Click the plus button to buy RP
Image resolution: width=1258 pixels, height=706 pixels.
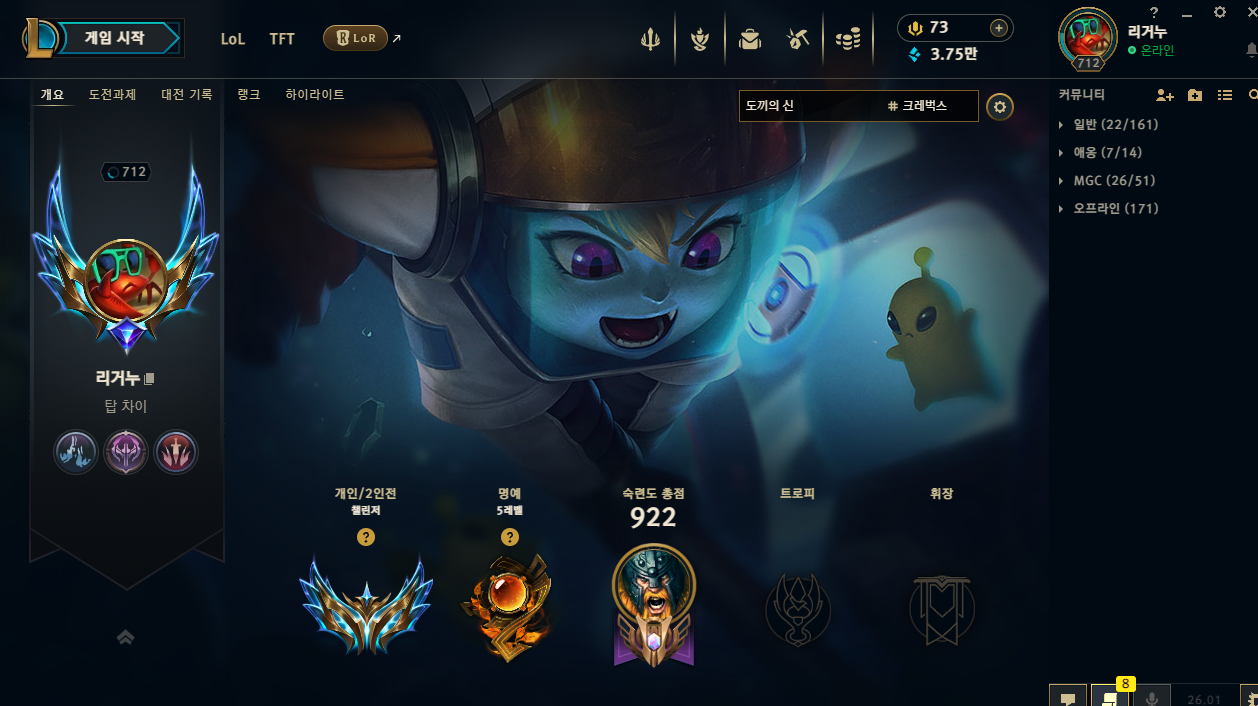pyautogui.click(x=998, y=28)
